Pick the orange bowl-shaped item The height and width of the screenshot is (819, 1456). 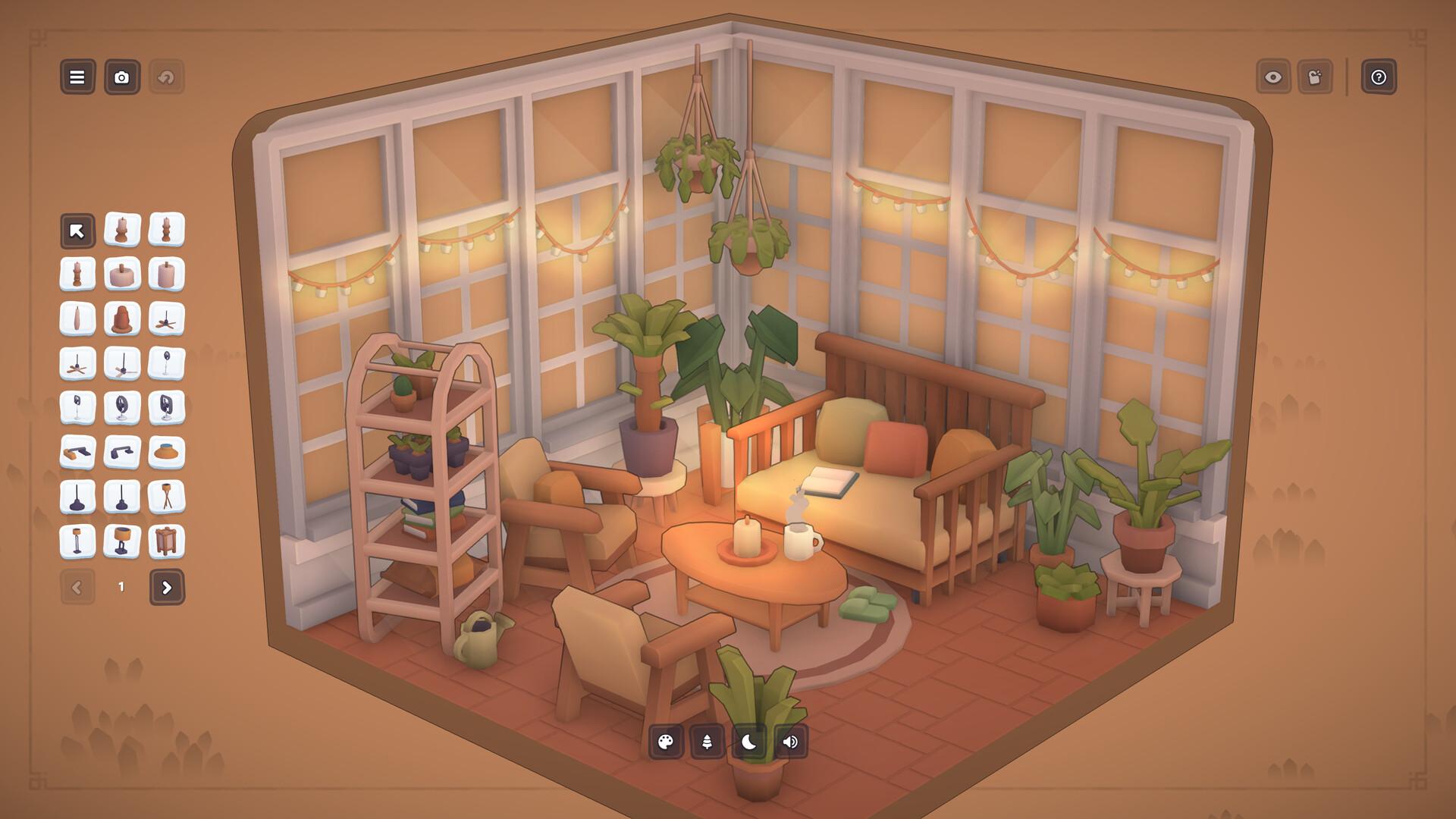click(167, 453)
